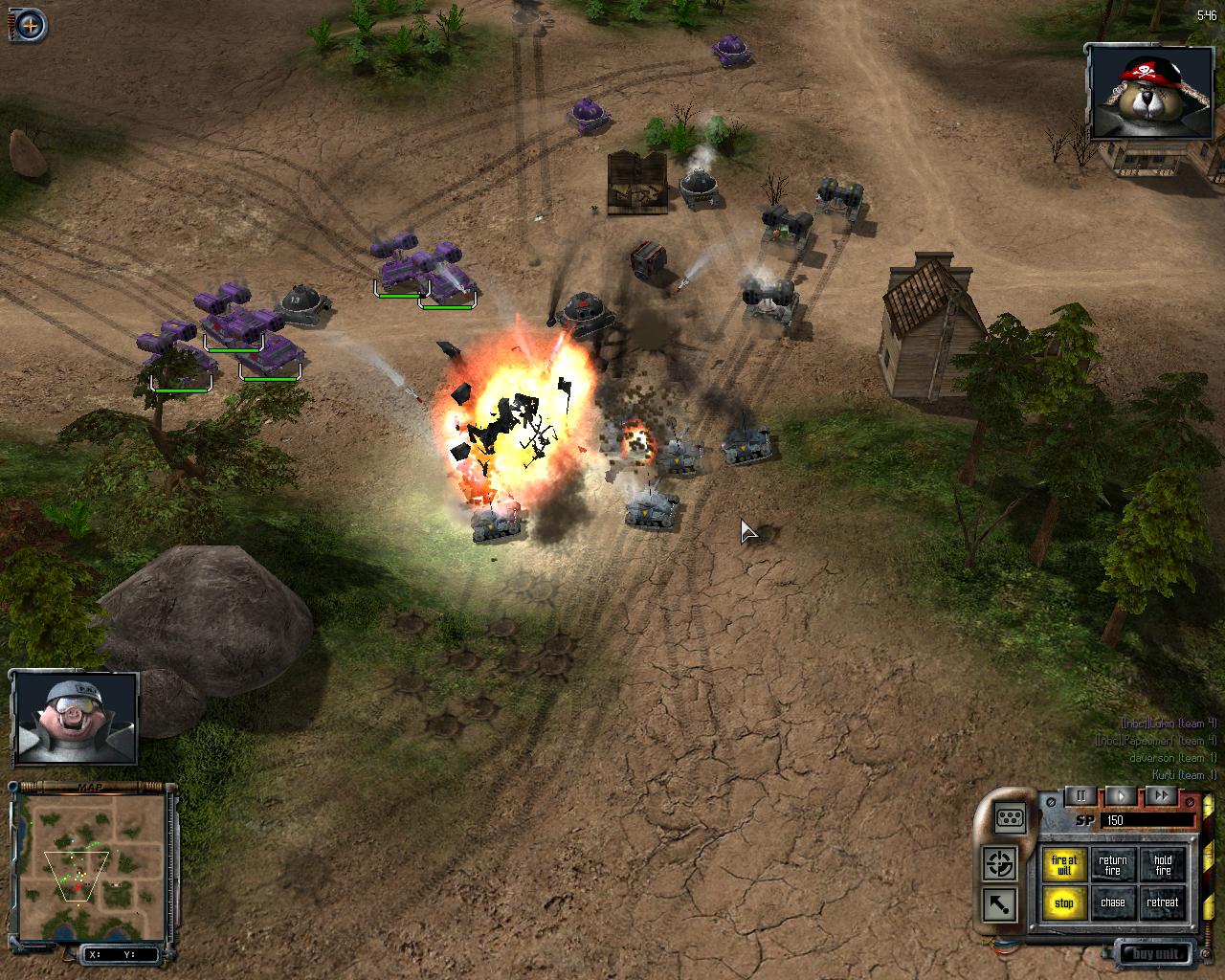1225x980 pixels.
Task: Set game to normal play speed
Action: click(1121, 795)
